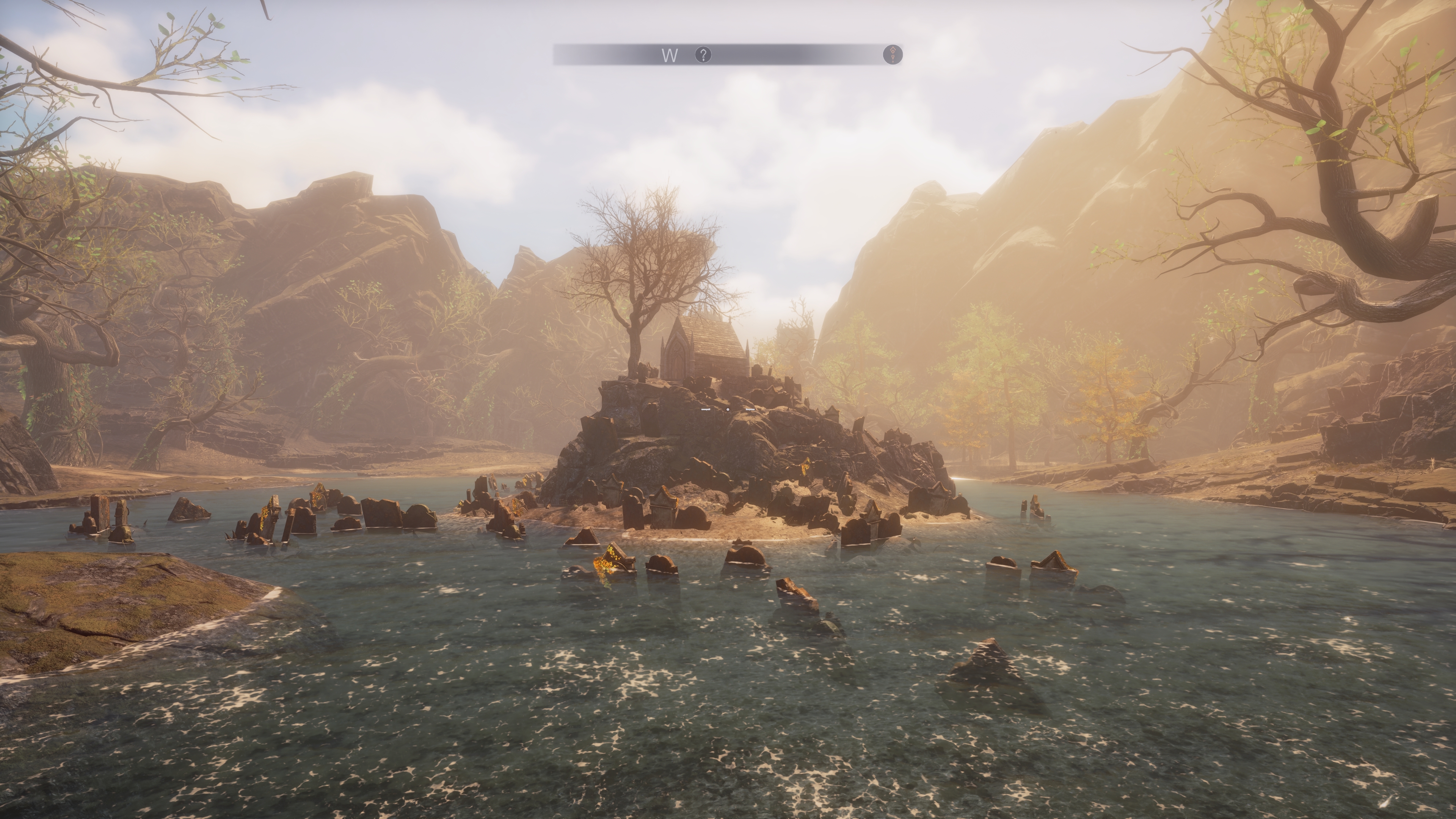Select the orange diamond quest marker on compass
The image size is (1456, 819).
893,55
